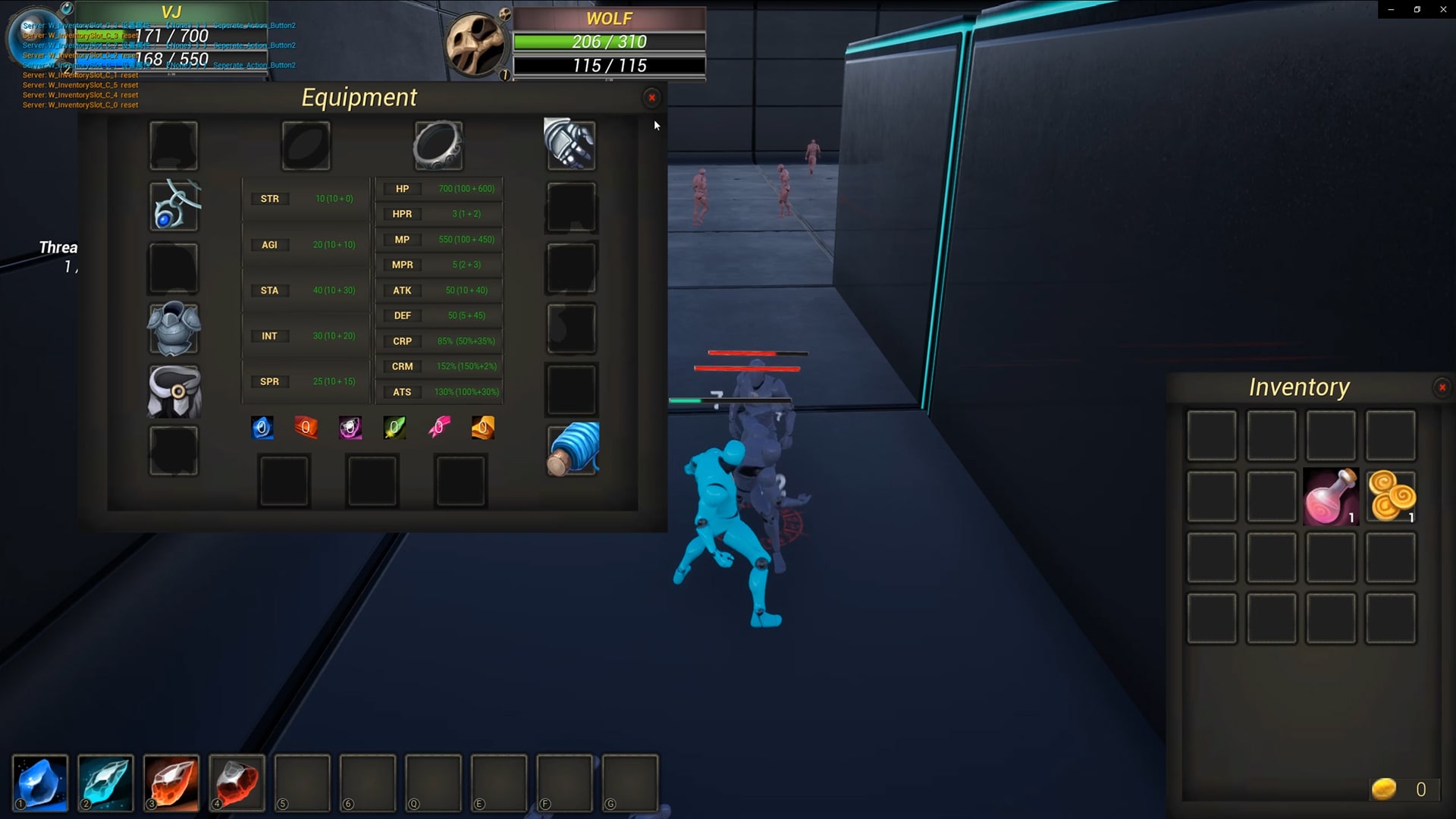
Task: Click the blue wrapped spool item in Equipment
Action: (572, 449)
